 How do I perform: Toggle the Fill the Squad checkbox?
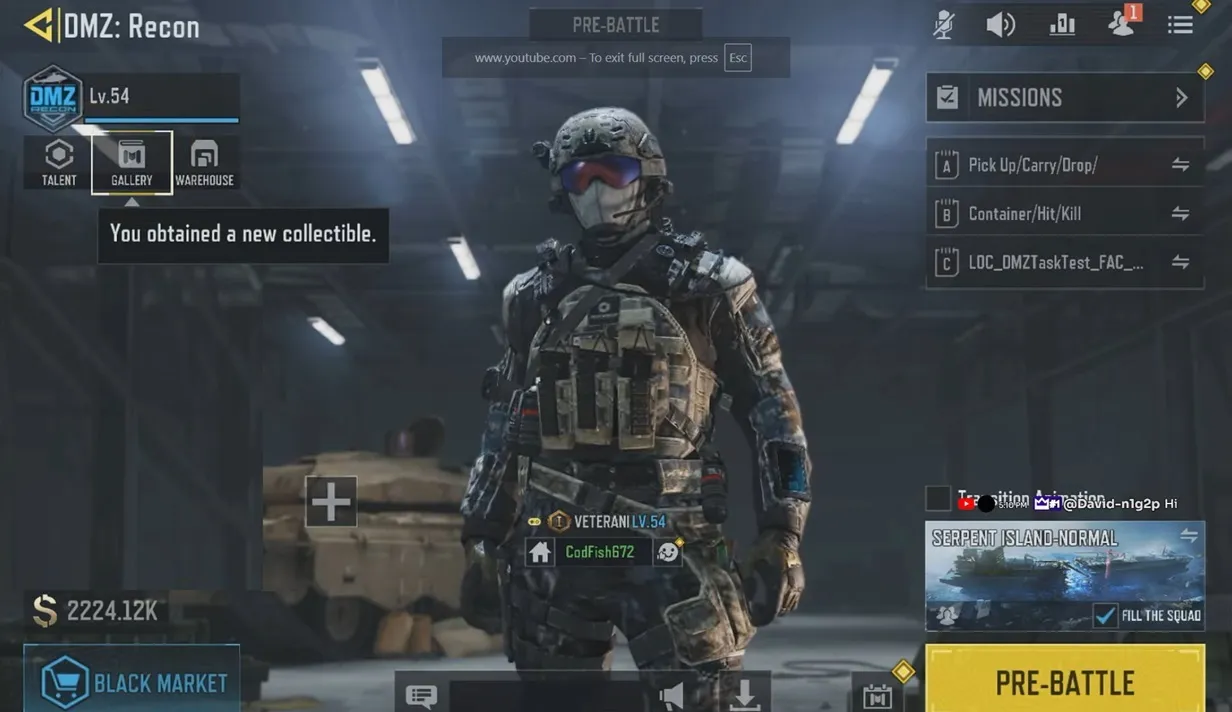(1105, 615)
